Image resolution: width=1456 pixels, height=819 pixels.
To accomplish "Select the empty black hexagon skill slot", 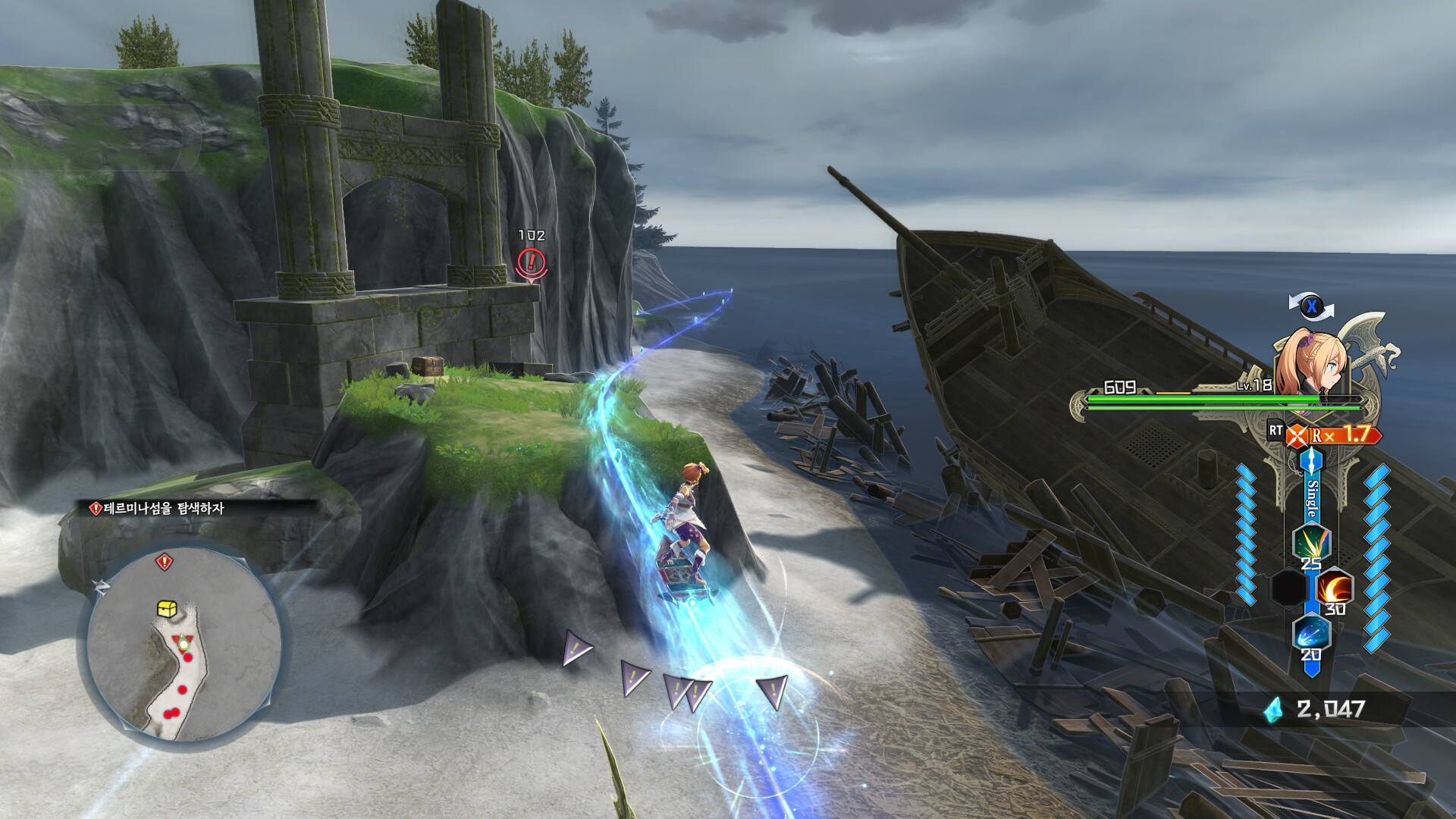I will point(1288,588).
